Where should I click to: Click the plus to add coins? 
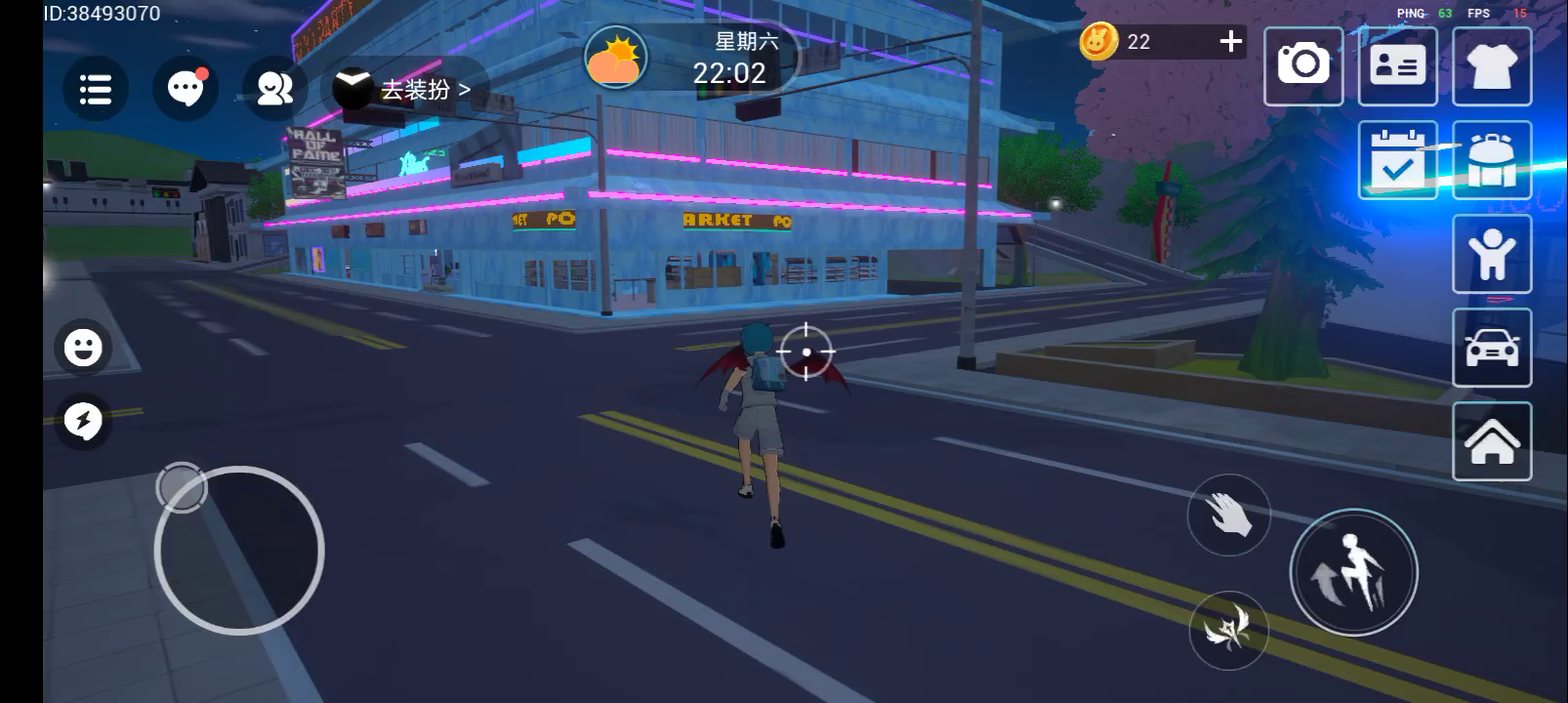pos(1230,41)
